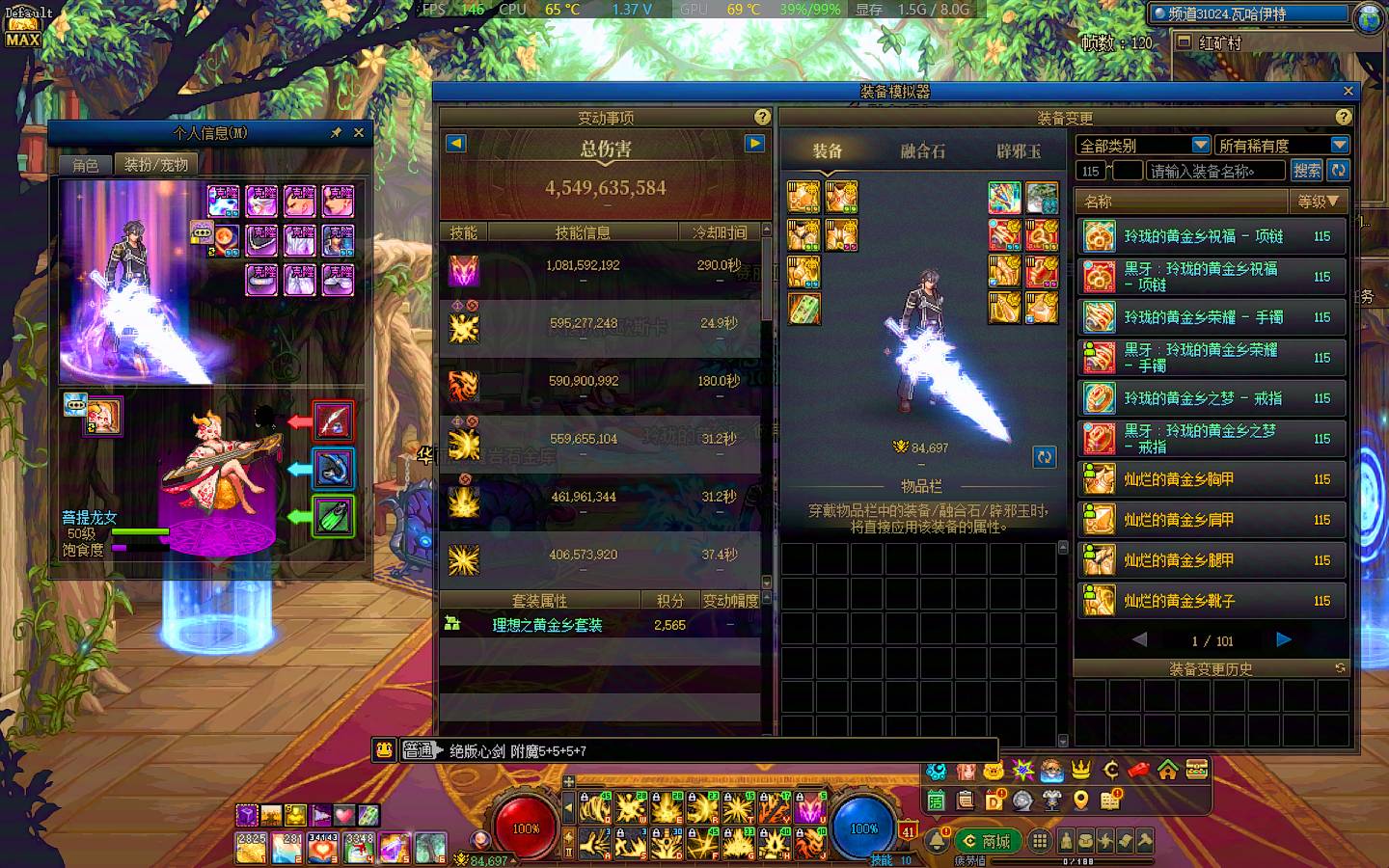Image resolution: width=1389 pixels, height=868 pixels.
Task: Switch to the 辟邪玉 tab
Action: pyautogui.click(x=1018, y=151)
